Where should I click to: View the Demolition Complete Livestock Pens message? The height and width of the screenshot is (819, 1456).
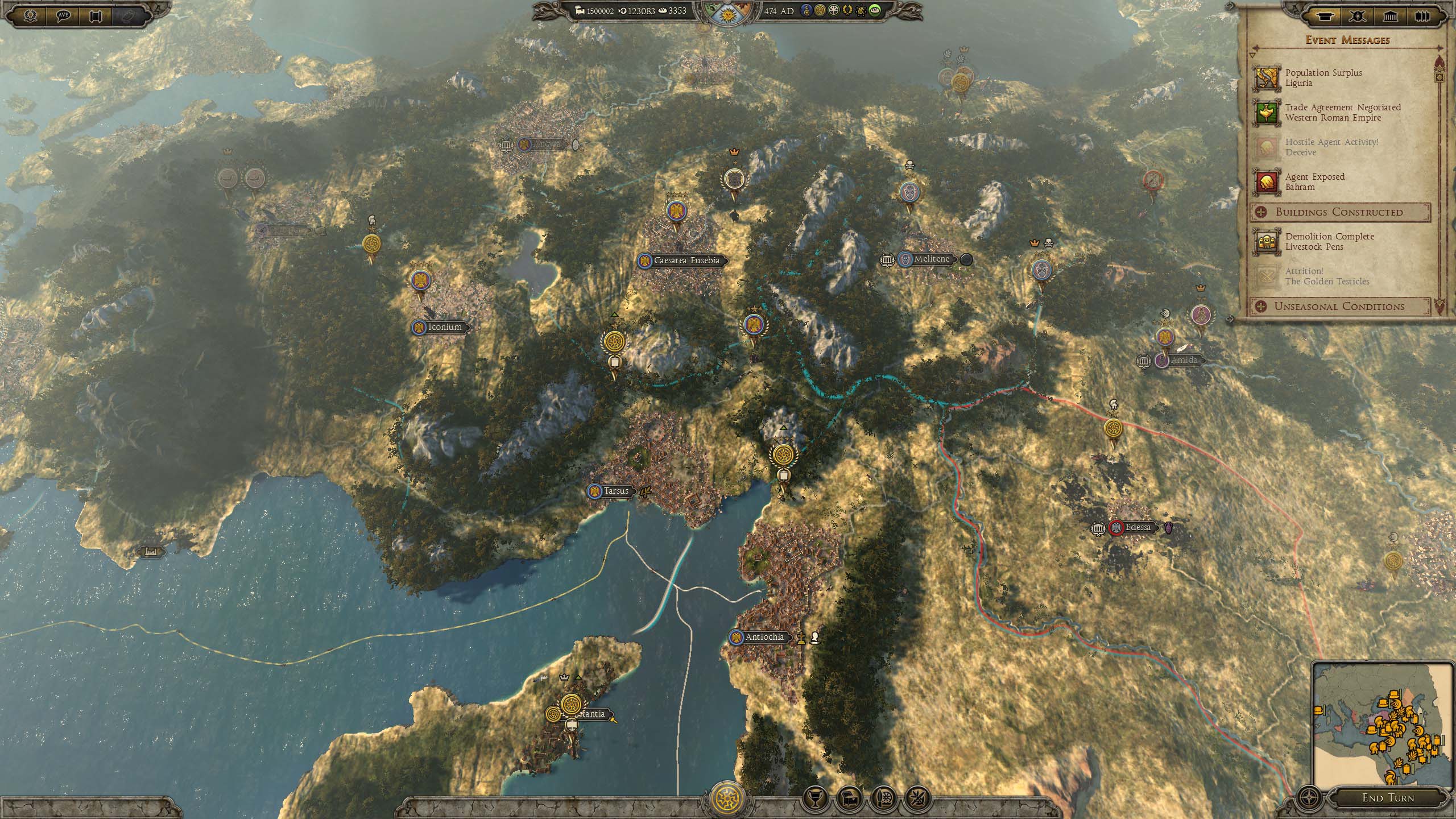(x=1329, y=242)
